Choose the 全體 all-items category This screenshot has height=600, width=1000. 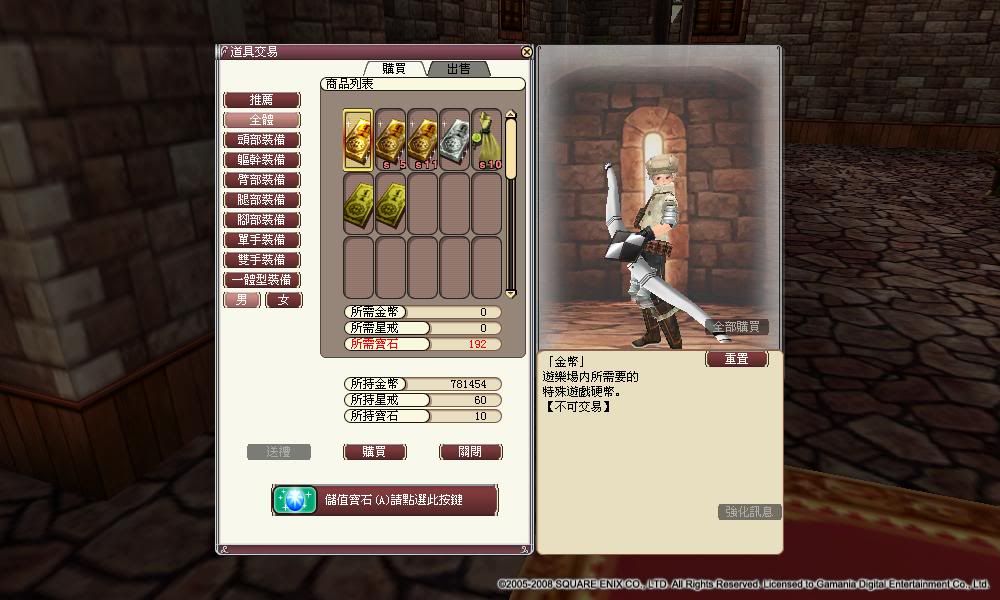(x=261, y=120)
